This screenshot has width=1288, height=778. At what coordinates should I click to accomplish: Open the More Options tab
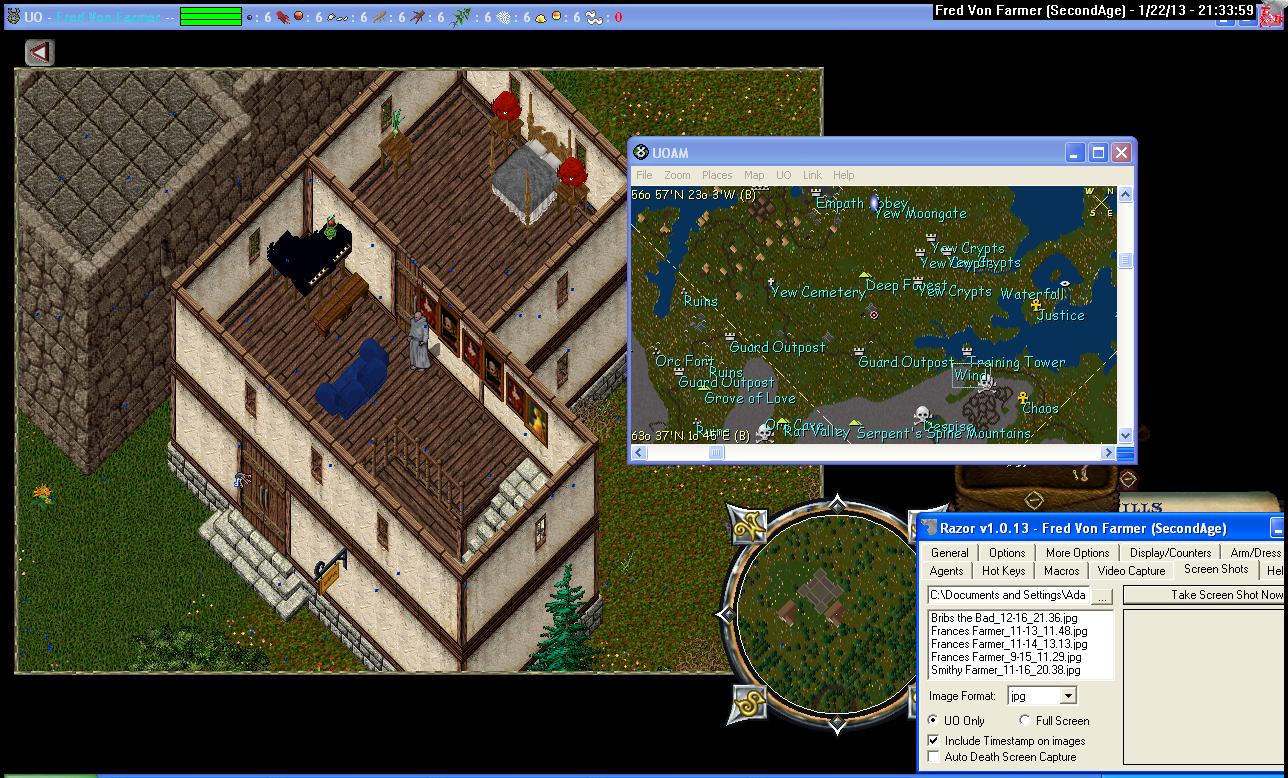pyautogui.click(x=1077, y=553)
